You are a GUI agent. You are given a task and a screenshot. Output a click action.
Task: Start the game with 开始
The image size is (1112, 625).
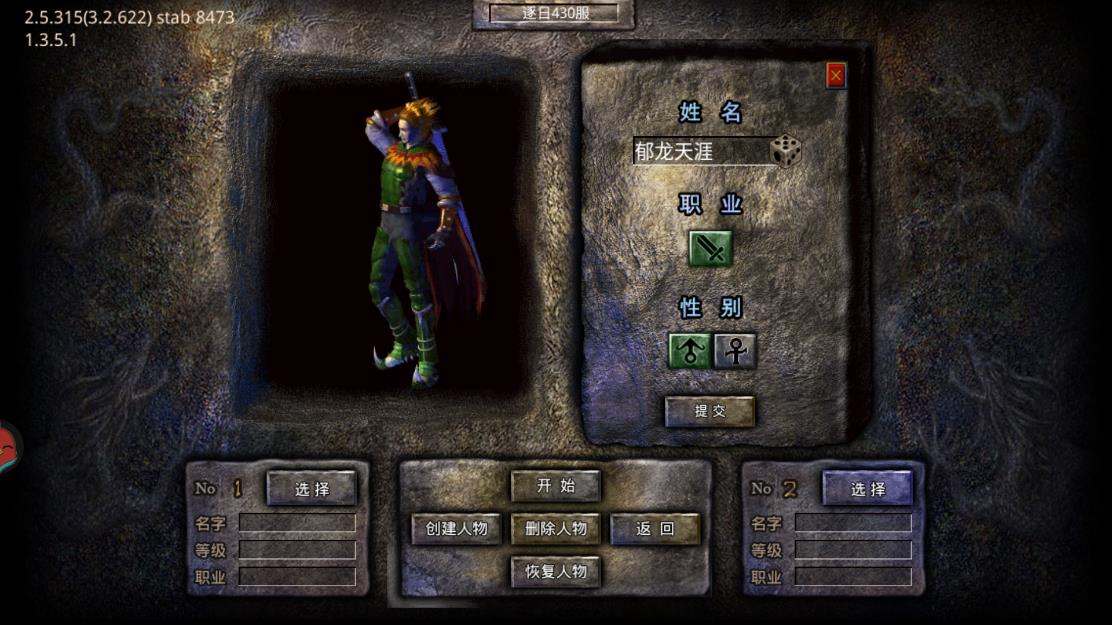point(556,486)
